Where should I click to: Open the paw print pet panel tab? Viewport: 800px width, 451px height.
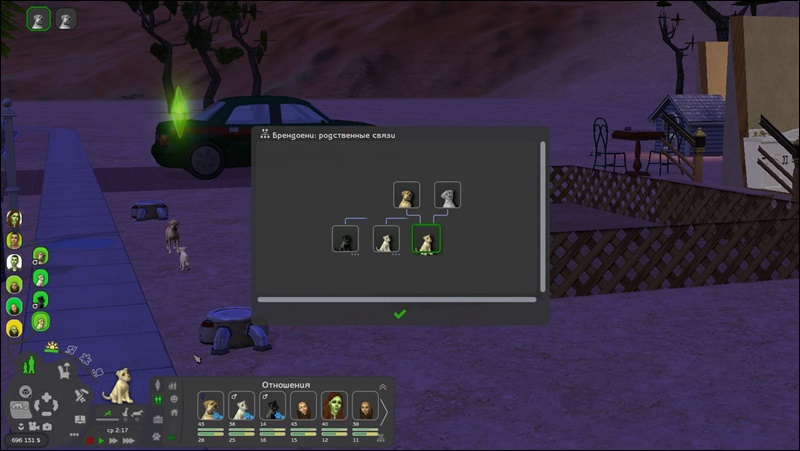tap(156, 436)
